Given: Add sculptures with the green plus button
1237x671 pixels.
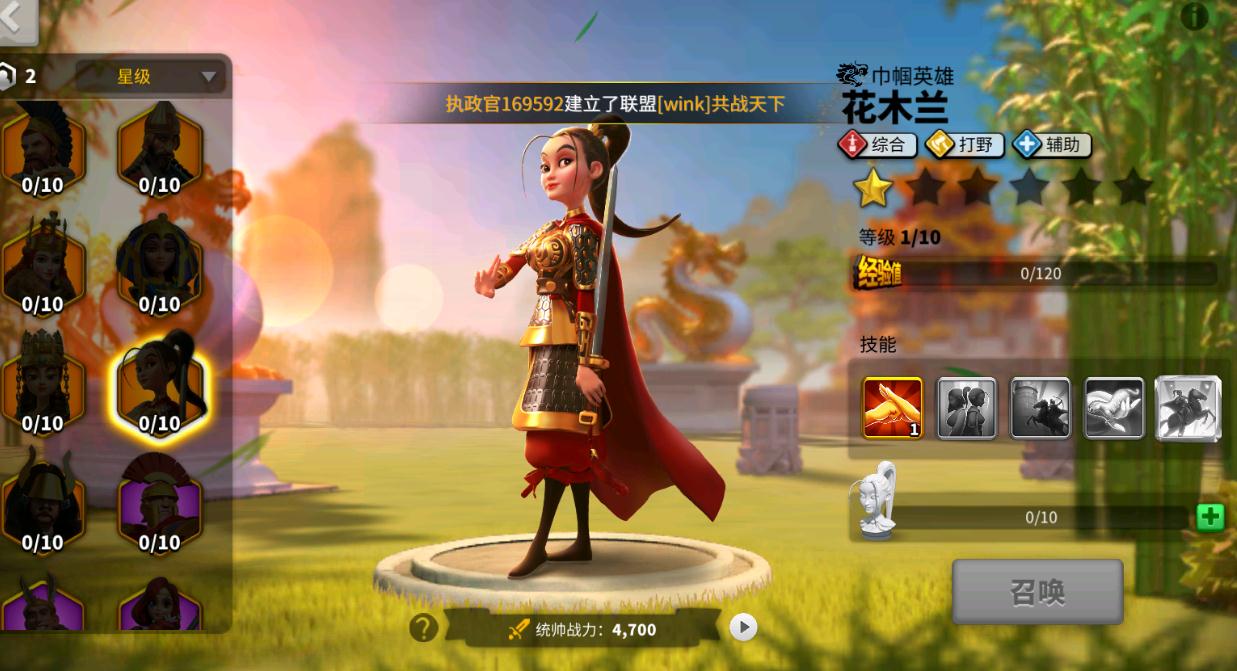Looking at the screenshot, I should pyautogui.click(x=1210, y=517).
